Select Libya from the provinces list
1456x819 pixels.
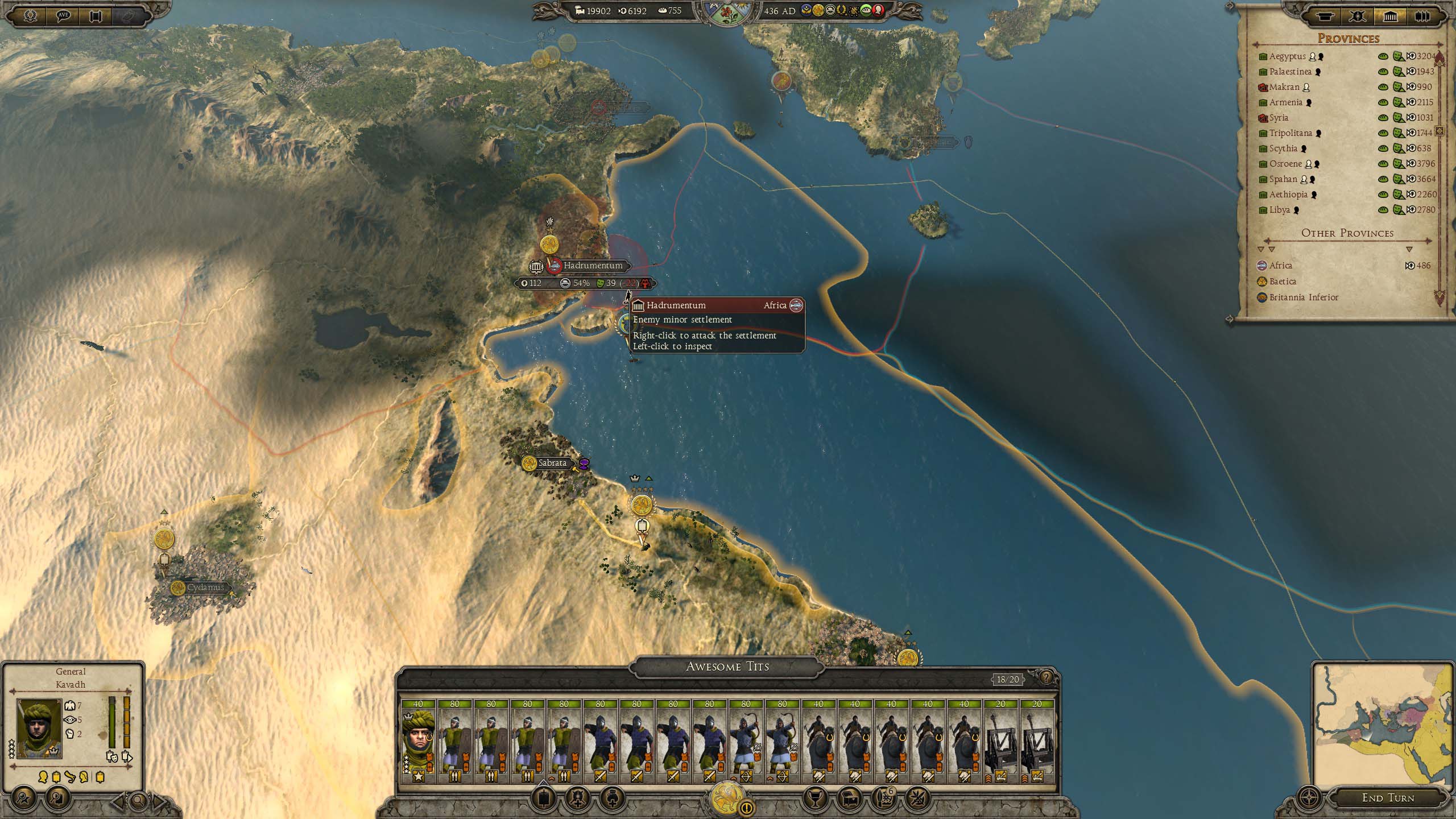tap(1279, 210)
